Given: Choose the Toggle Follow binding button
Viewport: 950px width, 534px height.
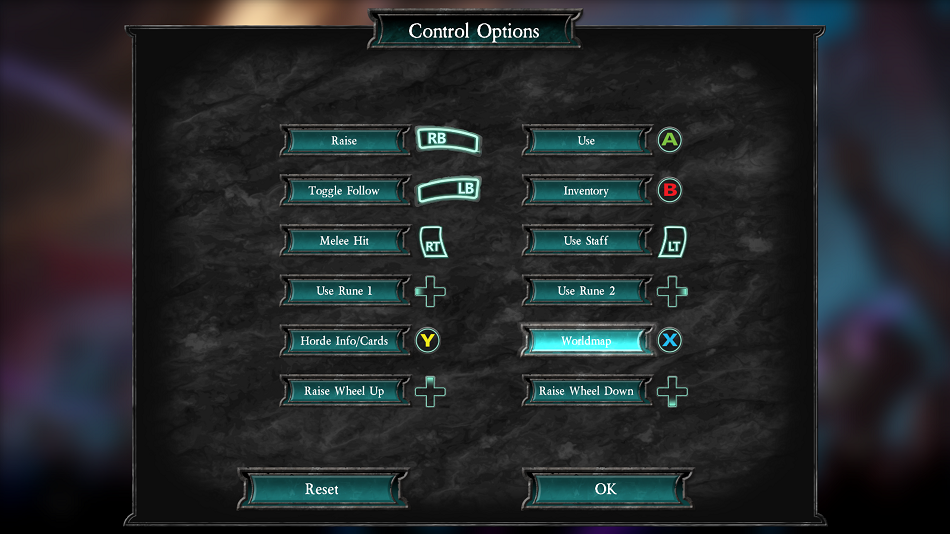Looking at the screenshot, I should point(344,191).
